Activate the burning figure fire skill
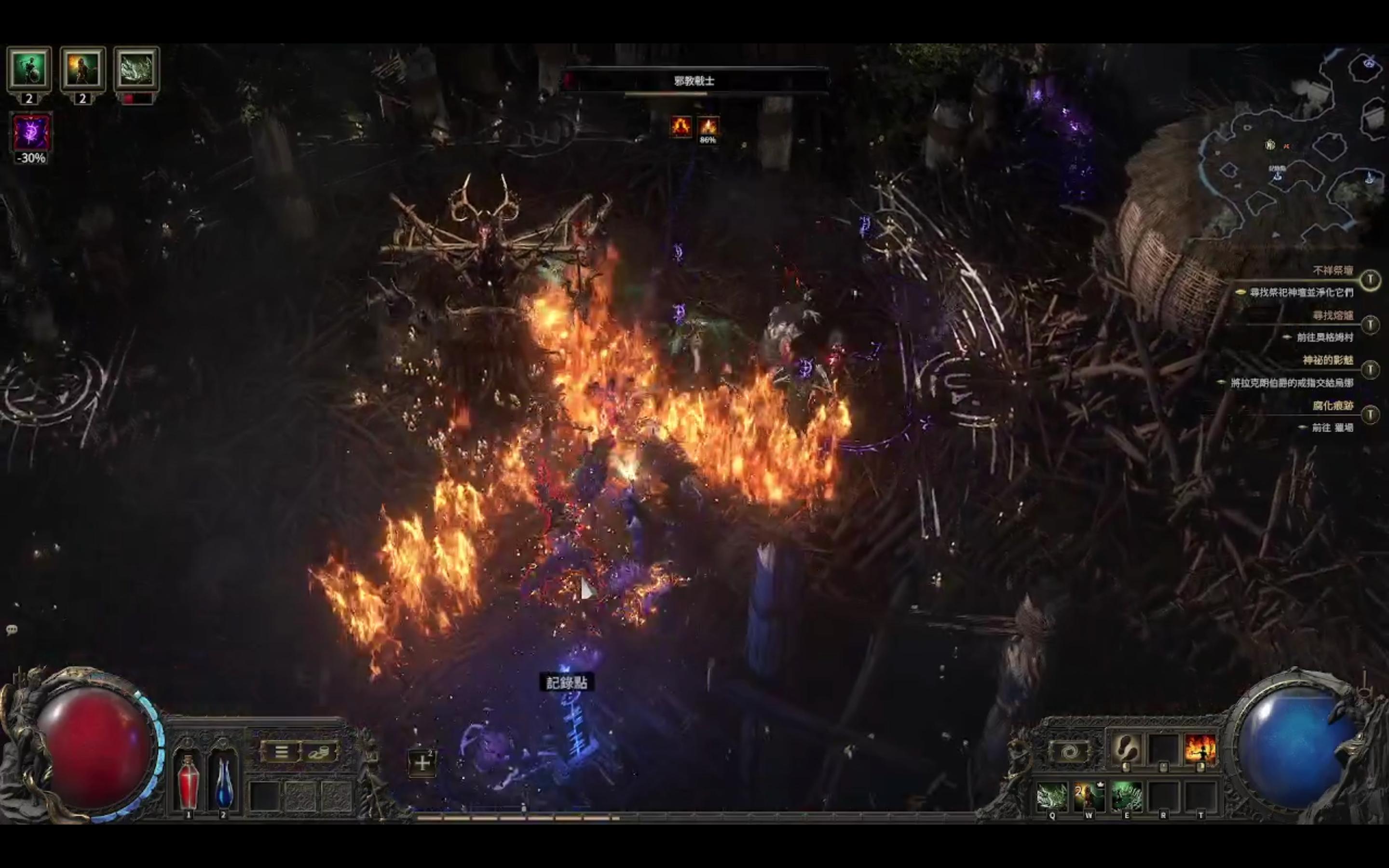The image size is (1389, 868). coord(1200,748)
